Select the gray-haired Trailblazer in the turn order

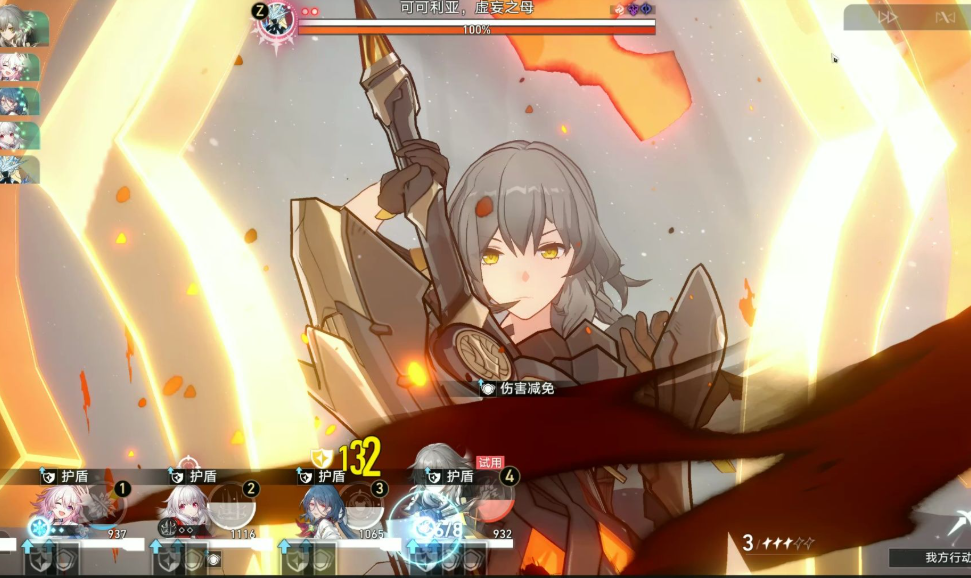click(x=19, y=29)
